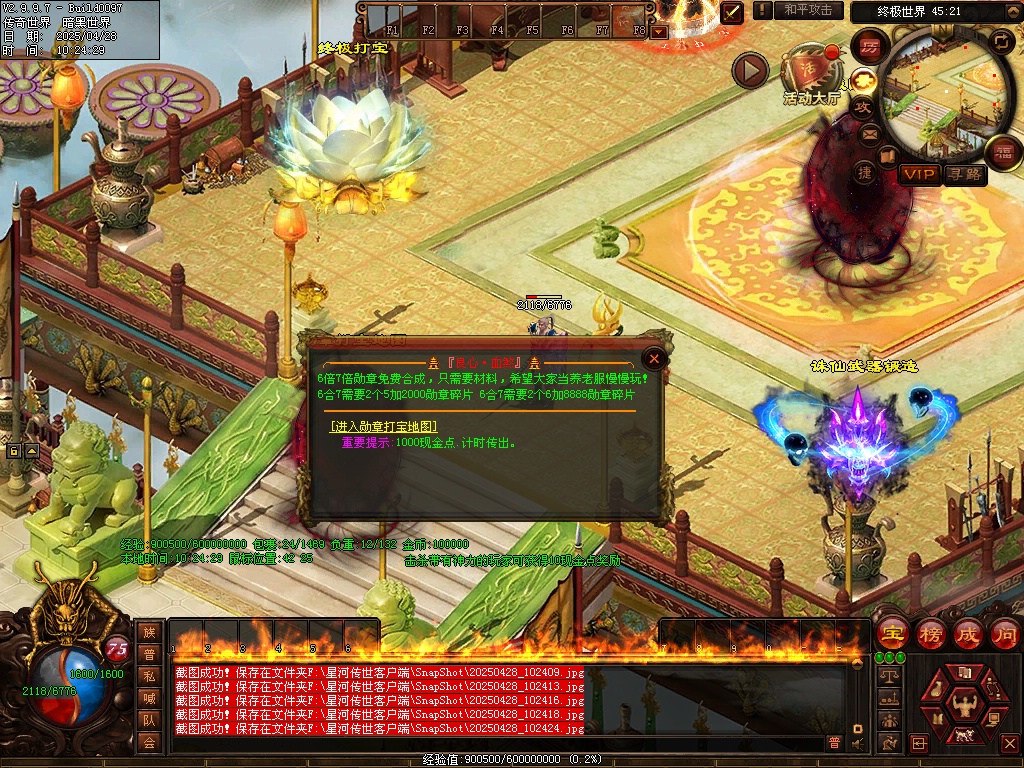
Task: Toggle the 和平攻击 attack mode button
Action: (x=808, y=10)
